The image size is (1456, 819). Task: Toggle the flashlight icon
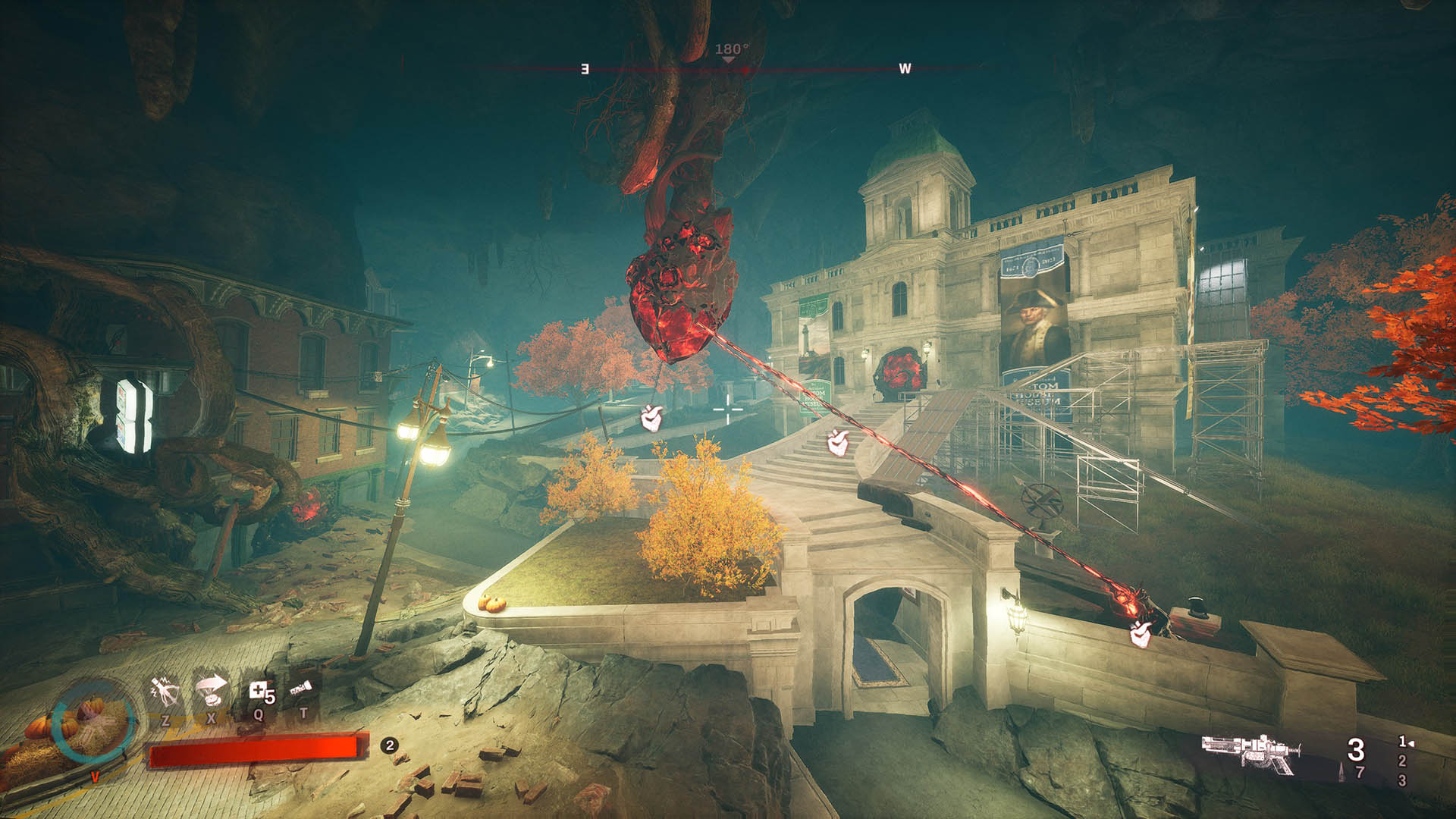[x=301, y=689]
